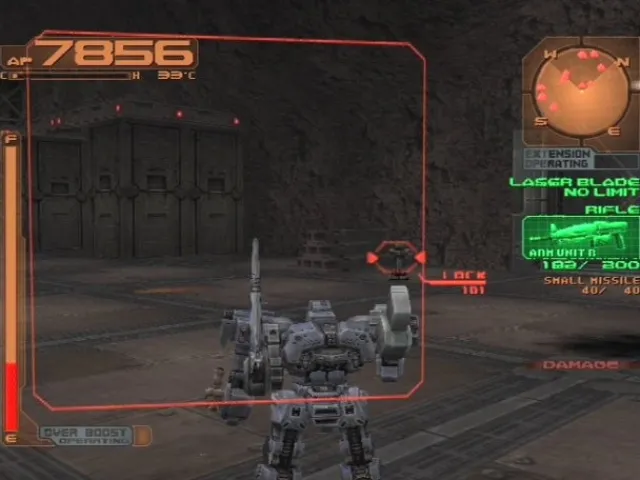Activate the Over Boost indicator

click(86, 436)
